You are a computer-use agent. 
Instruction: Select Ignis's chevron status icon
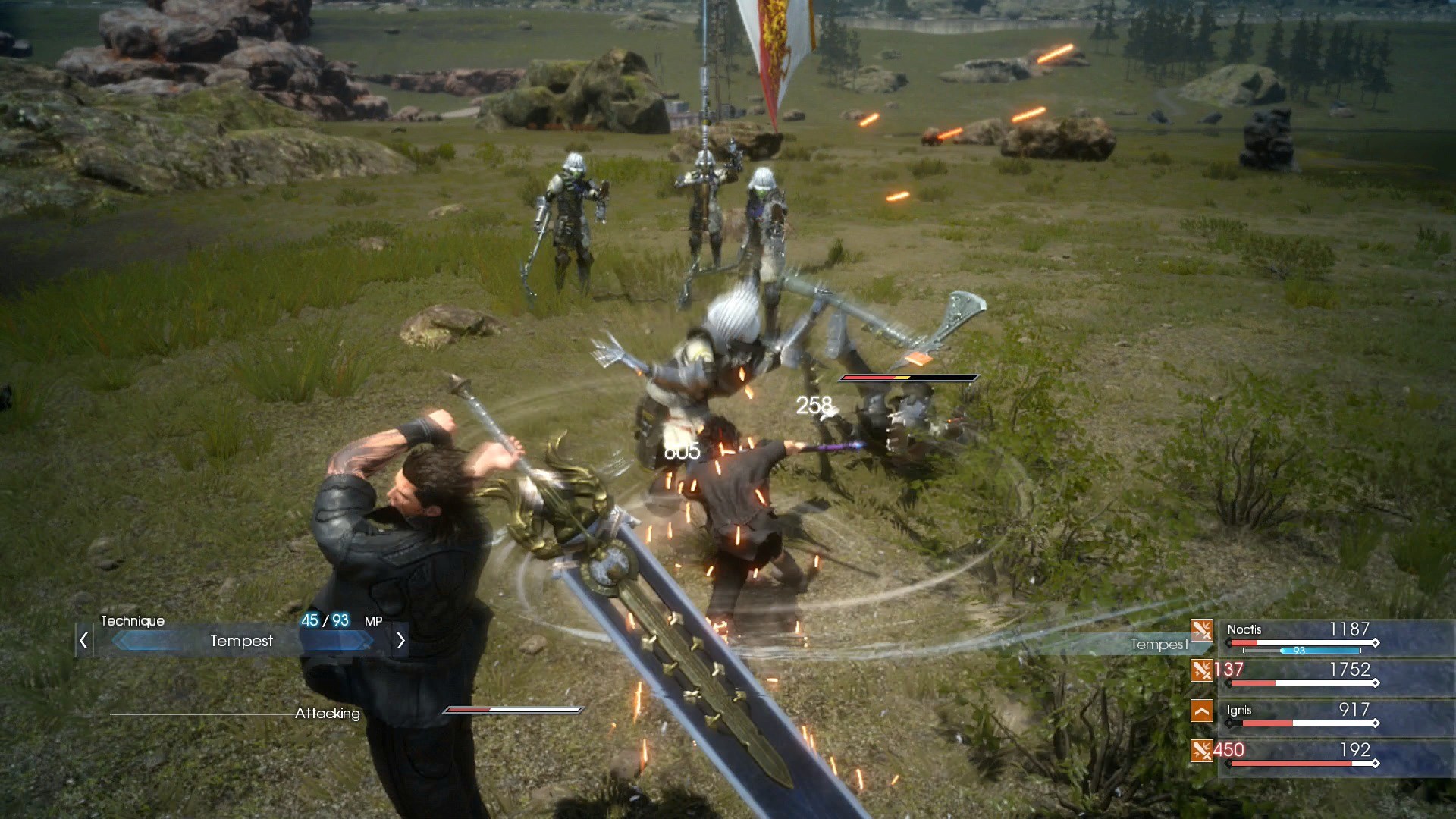(1202, 711)
